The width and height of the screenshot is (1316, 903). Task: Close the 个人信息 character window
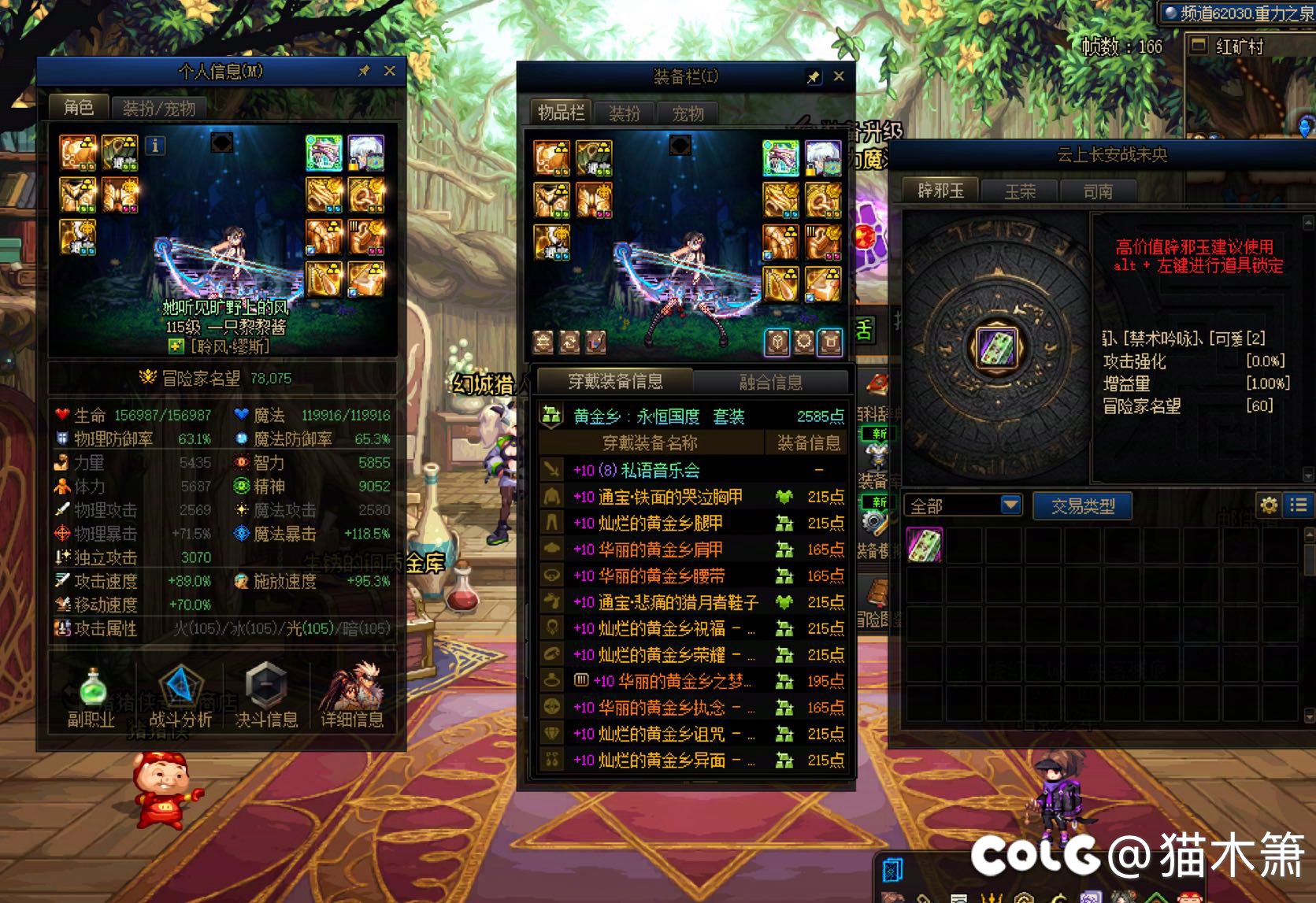click(389, 71)
